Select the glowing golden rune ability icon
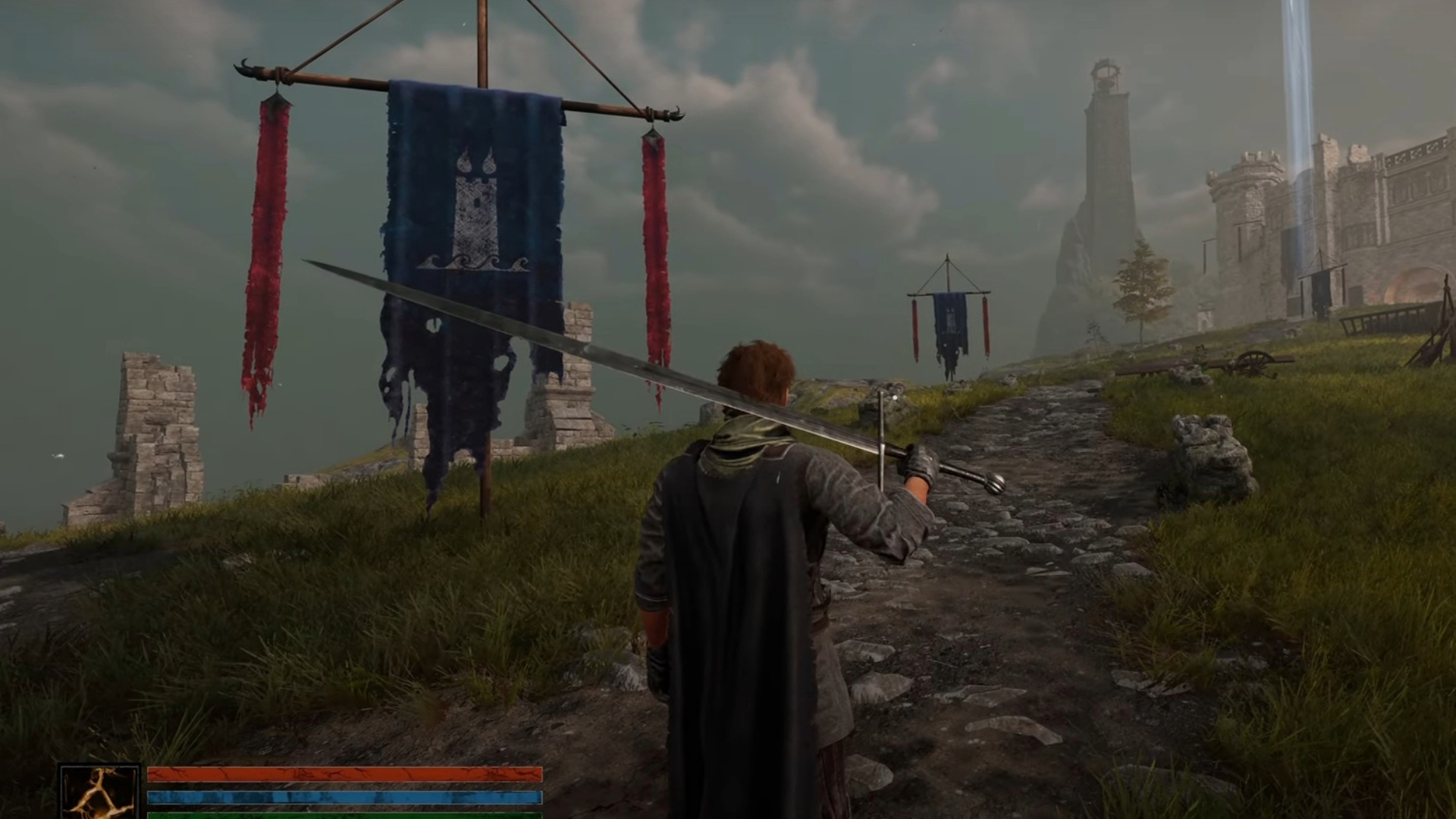Screen dimensions: 1456x819 tap(100, 792)
